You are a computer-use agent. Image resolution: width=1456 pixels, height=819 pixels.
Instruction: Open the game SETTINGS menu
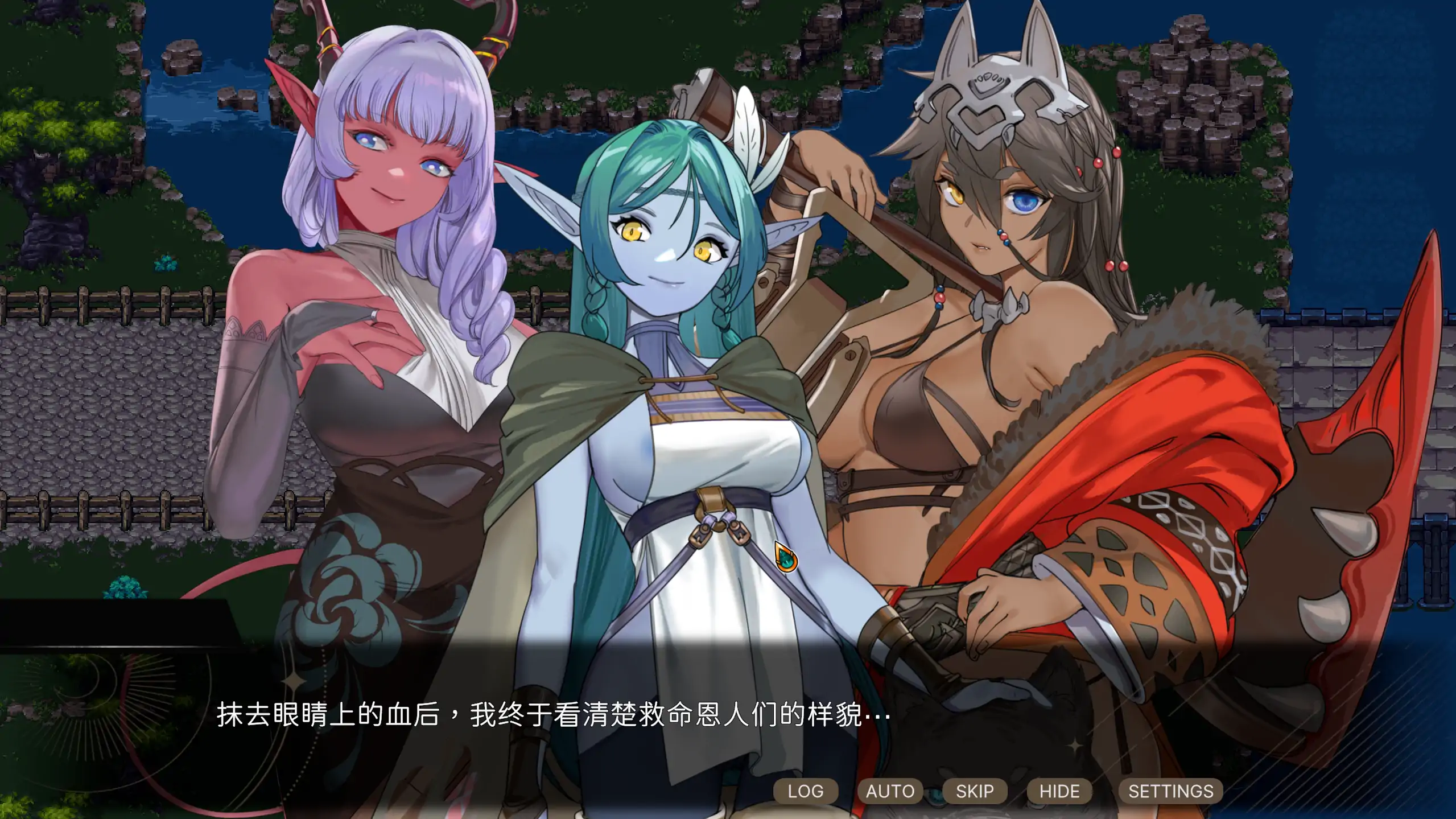coord(1170,791)
